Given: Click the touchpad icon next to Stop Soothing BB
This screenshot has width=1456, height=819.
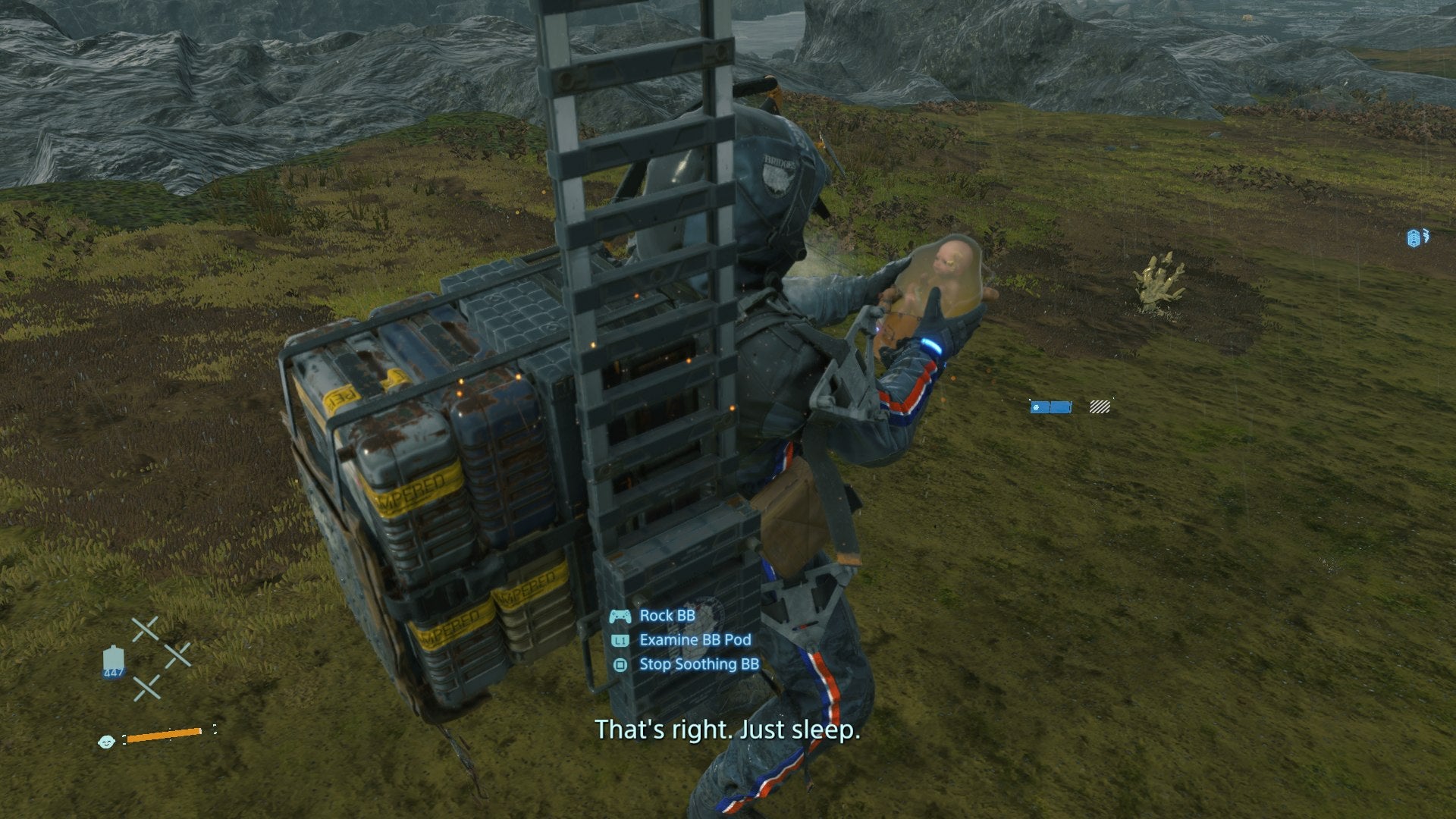Looking at the screenshot, I should click(620, 664).
